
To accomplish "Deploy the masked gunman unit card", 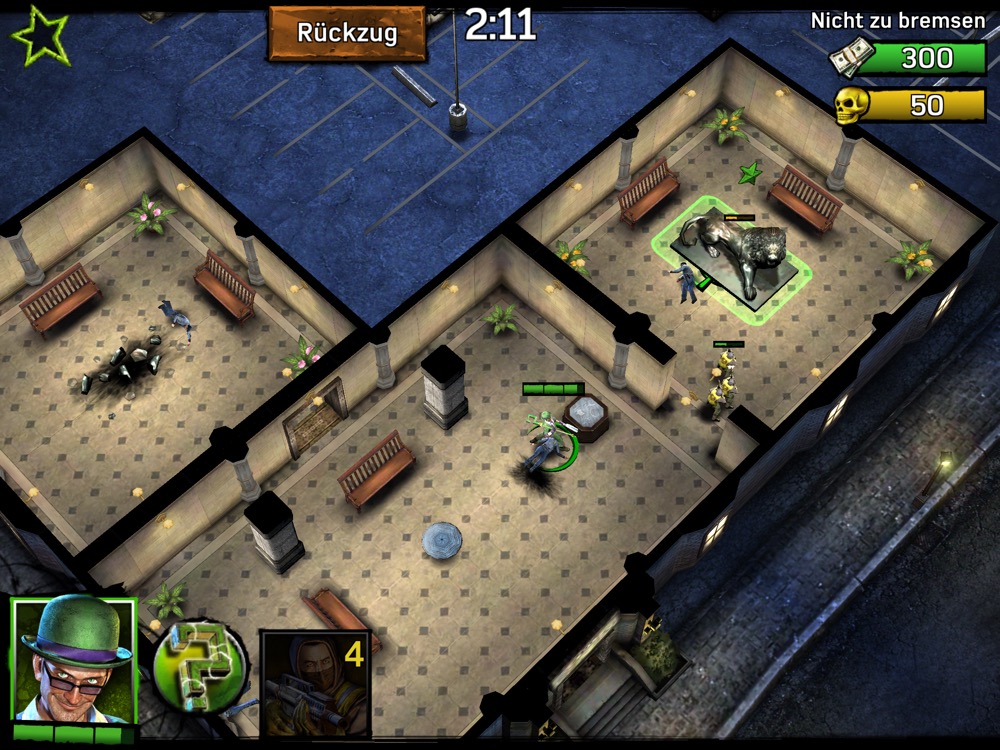I will coord(315,683).
